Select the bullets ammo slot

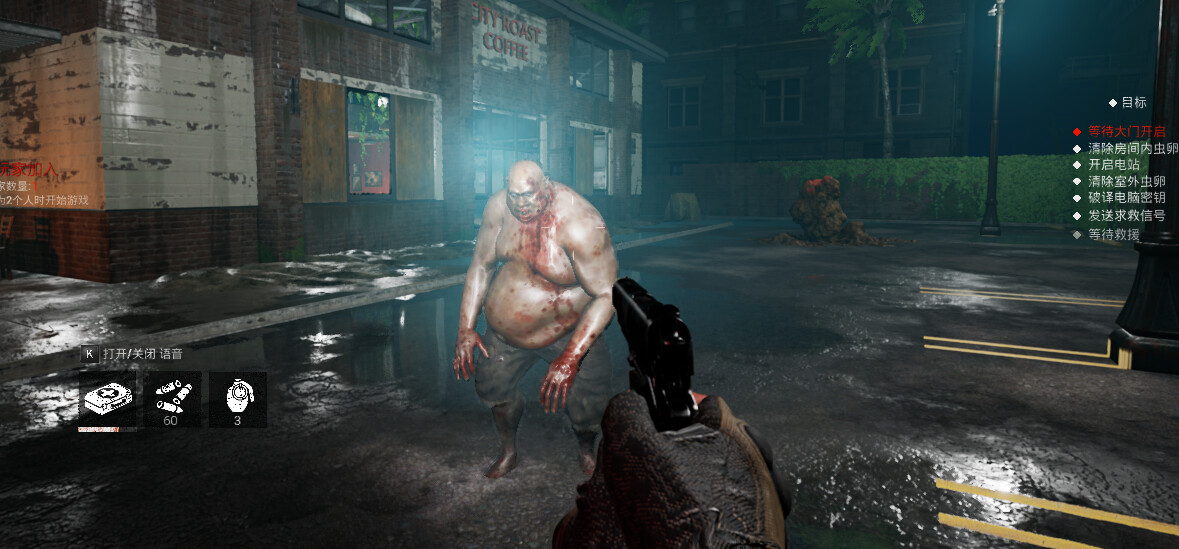(173, 400)
